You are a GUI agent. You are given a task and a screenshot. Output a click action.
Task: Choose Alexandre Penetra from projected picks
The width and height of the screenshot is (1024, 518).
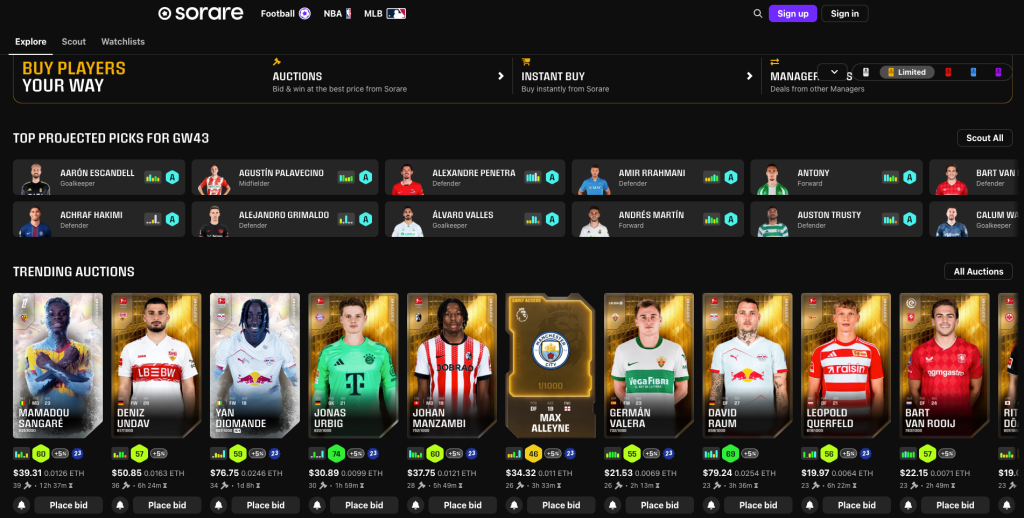coord(474,177)
